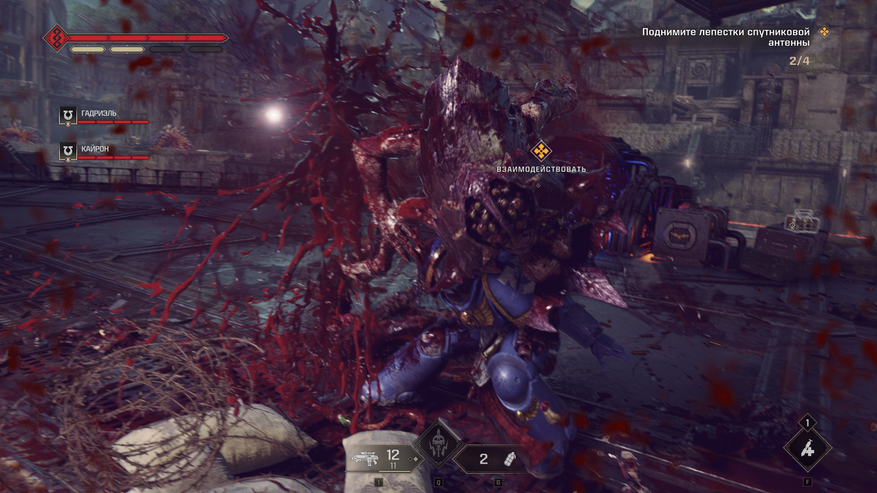Select squad member Гадриэль's portrait
This screenshot has width=877, height=493.
[68, 116]
